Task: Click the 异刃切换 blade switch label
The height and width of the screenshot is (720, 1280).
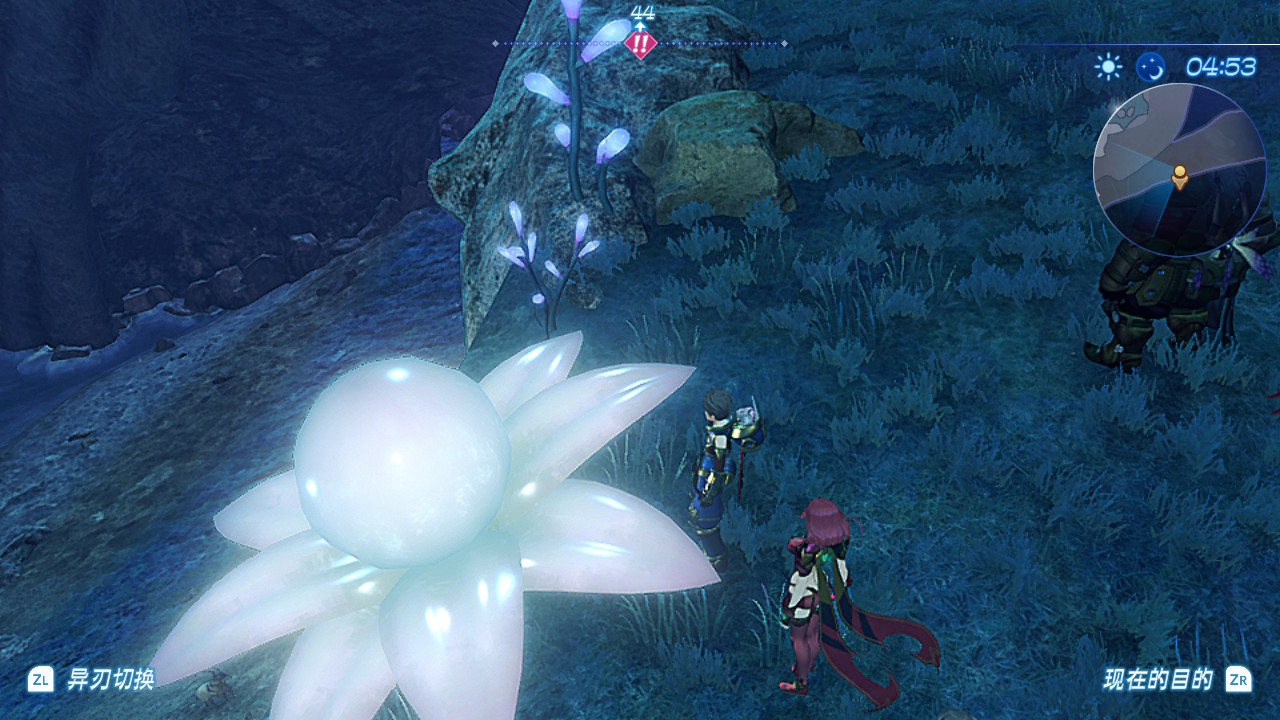Action: point(110,680)
